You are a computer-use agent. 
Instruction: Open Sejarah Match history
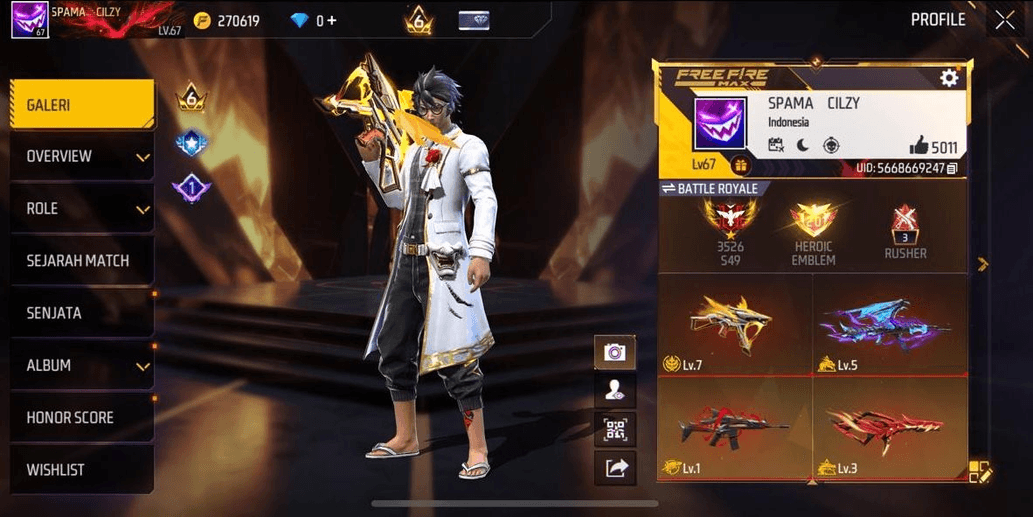pyautogui.click(x=80, y=261)
